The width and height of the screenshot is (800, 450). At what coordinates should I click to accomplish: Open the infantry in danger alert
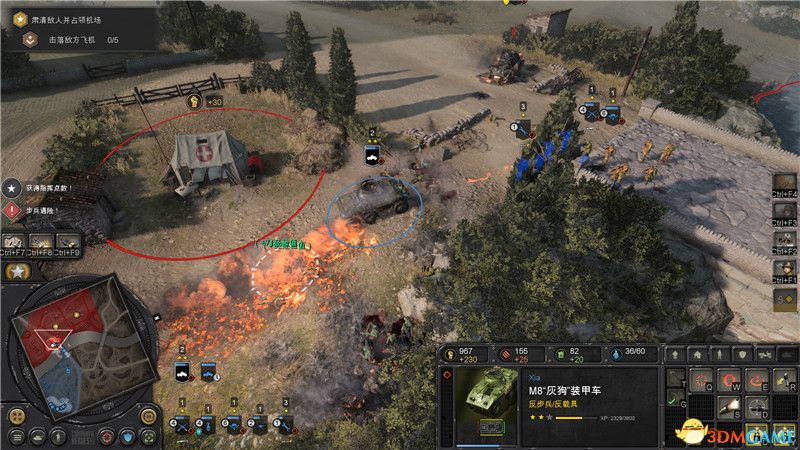point(12,210)
